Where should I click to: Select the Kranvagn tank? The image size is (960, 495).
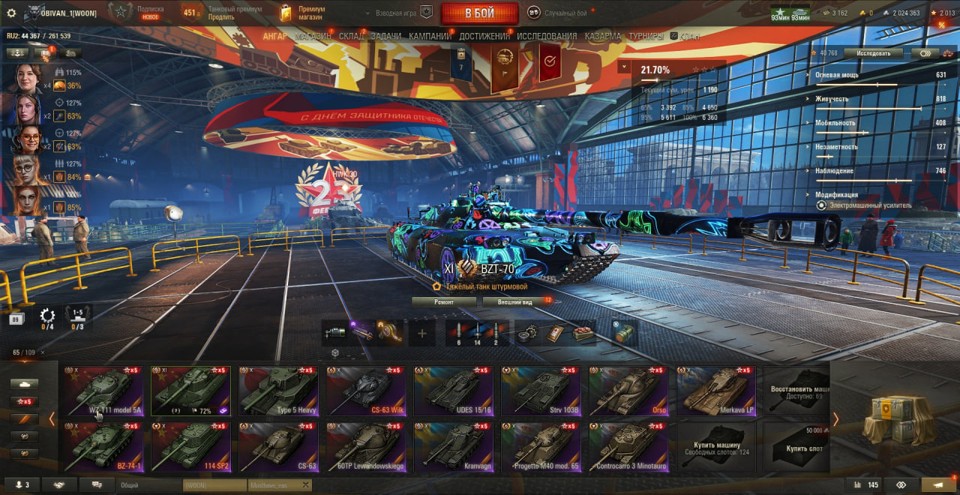[453, 446]
